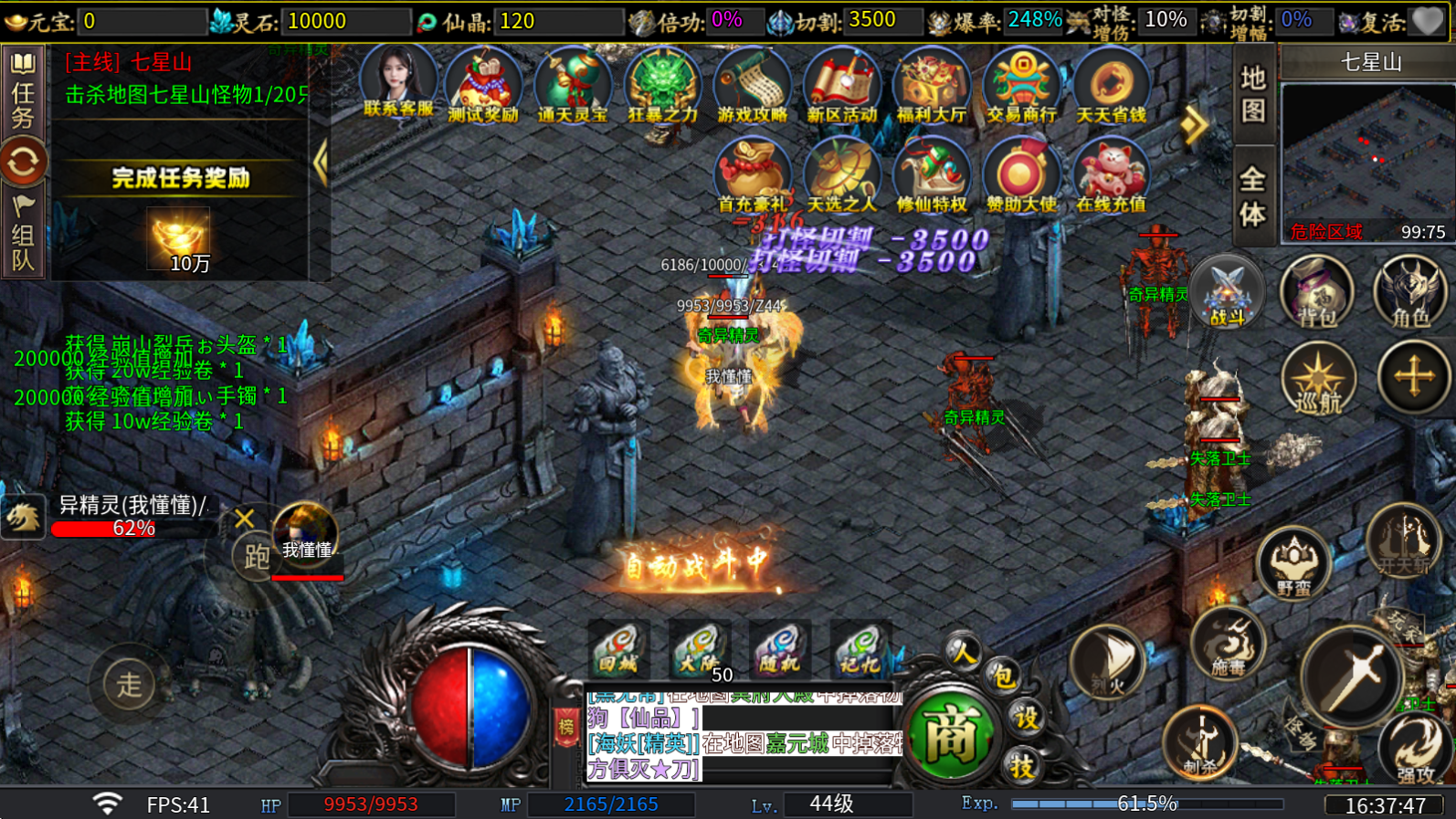Cast the 施毒 poison skill
This screenshot has width=1456, height=819.
click(1227, 644)
